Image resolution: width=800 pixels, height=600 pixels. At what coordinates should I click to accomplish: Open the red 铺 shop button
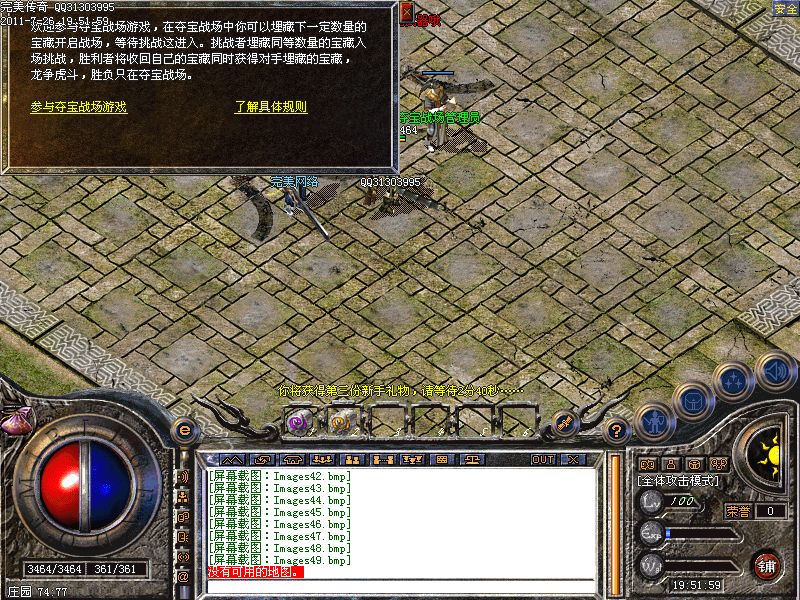766,565
